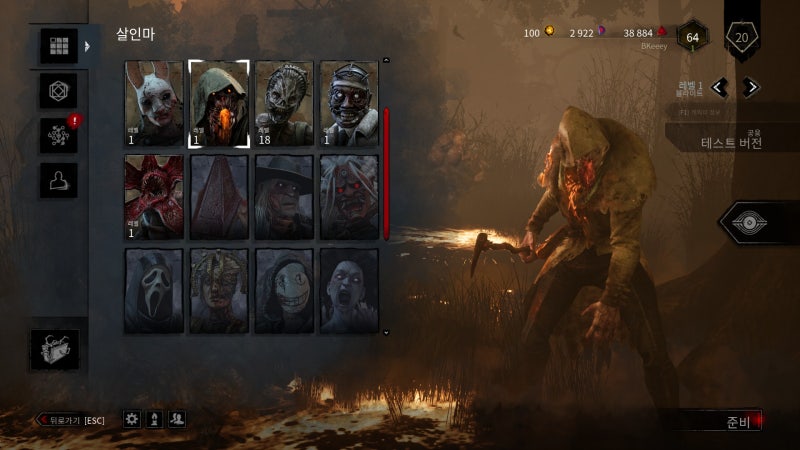This screenshot has width=800, height=450.
Task: Select the Legion smiling mask portrait
Action: 284,290
